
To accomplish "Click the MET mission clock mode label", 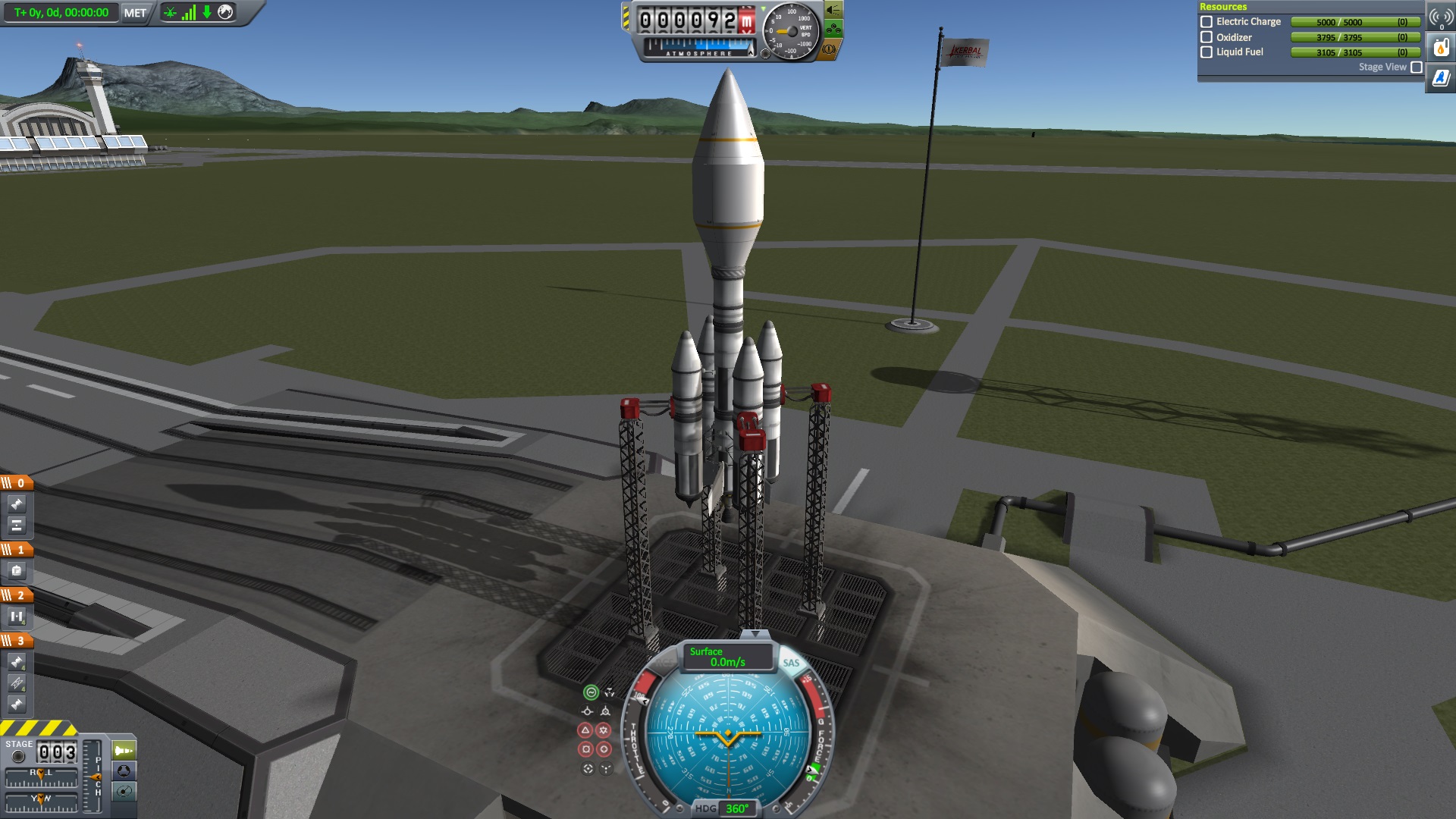I will [135, 13].
